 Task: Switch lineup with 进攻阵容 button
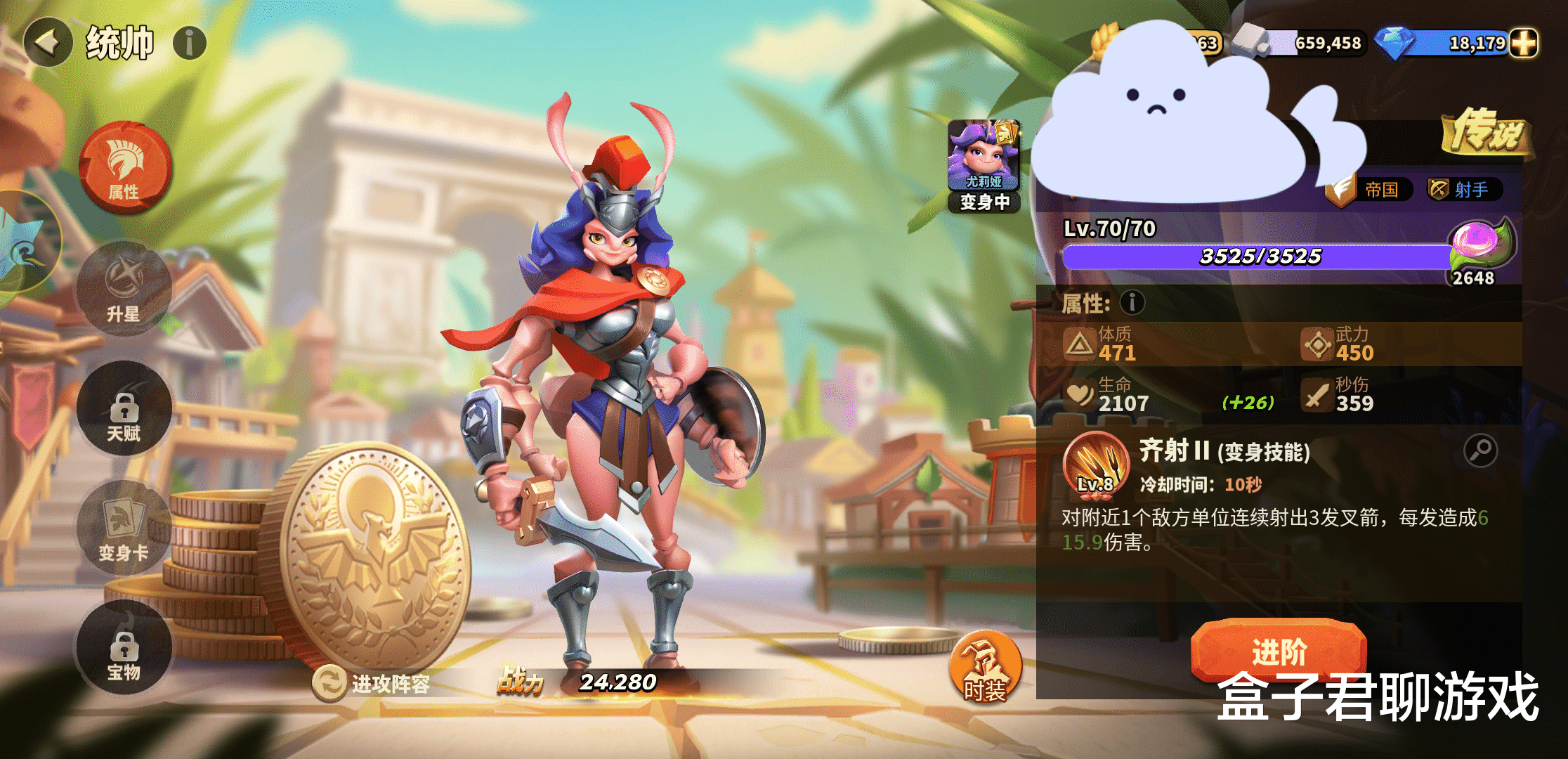[372, 683]
